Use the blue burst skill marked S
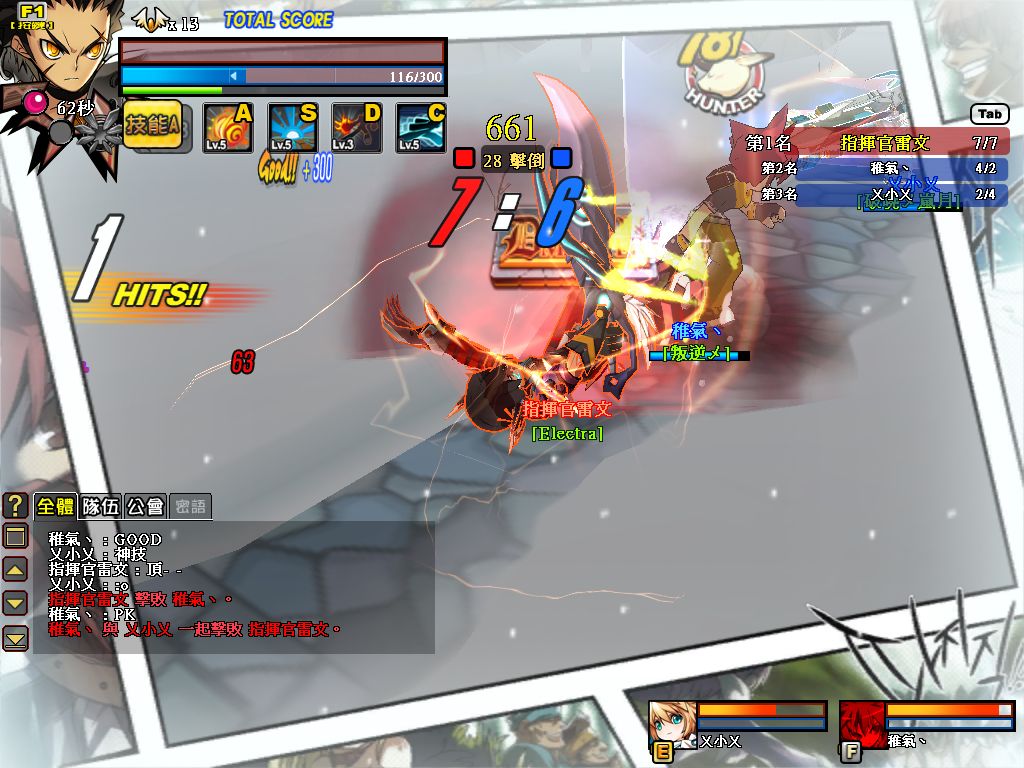Viewport: 1024px width, 768px height. click(291, 129)
